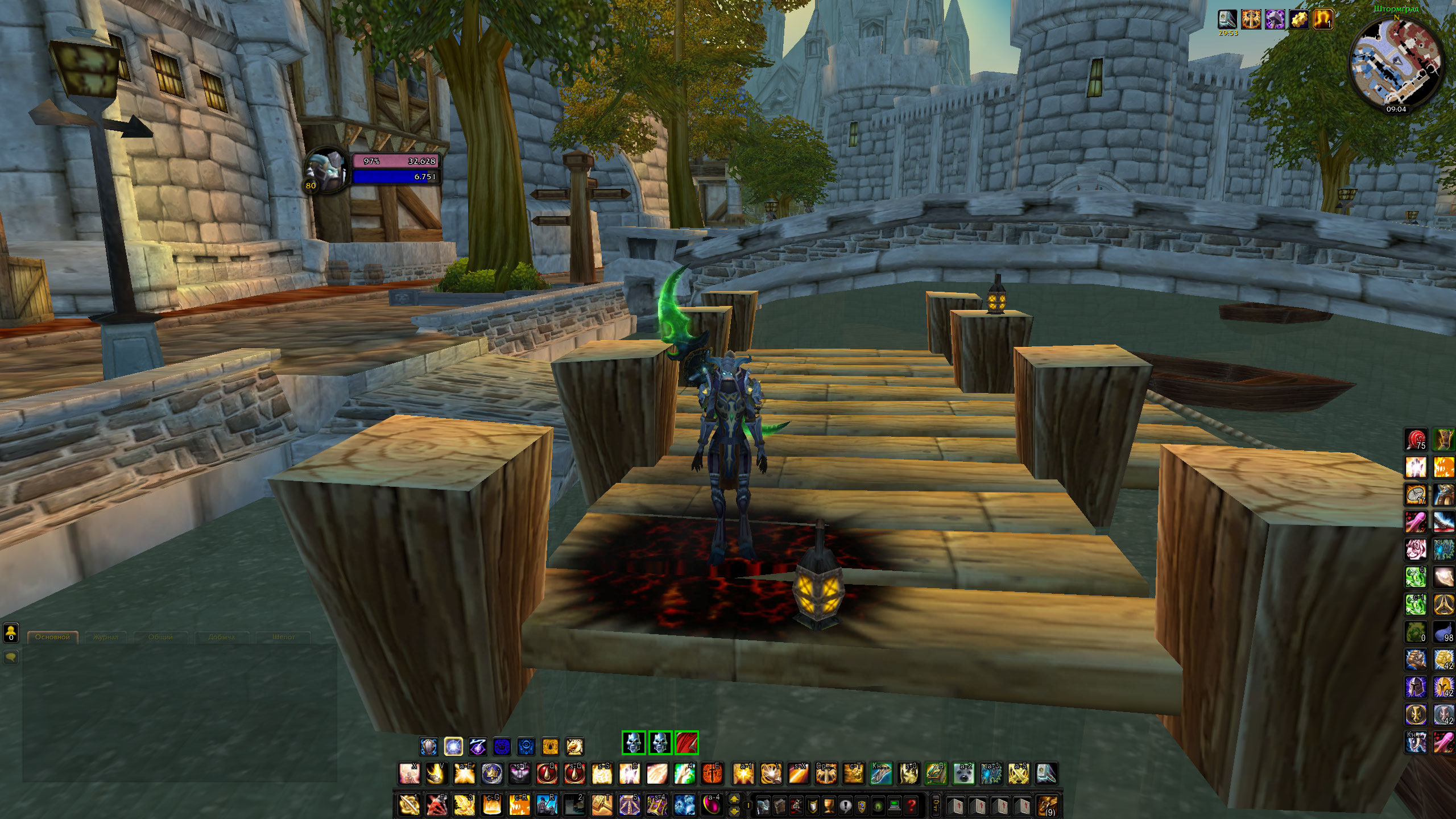Viewport: 1456px width, 819px height.
Task: Activate the seal pup icon bound to a-2
Action: [x=964, y=774]
